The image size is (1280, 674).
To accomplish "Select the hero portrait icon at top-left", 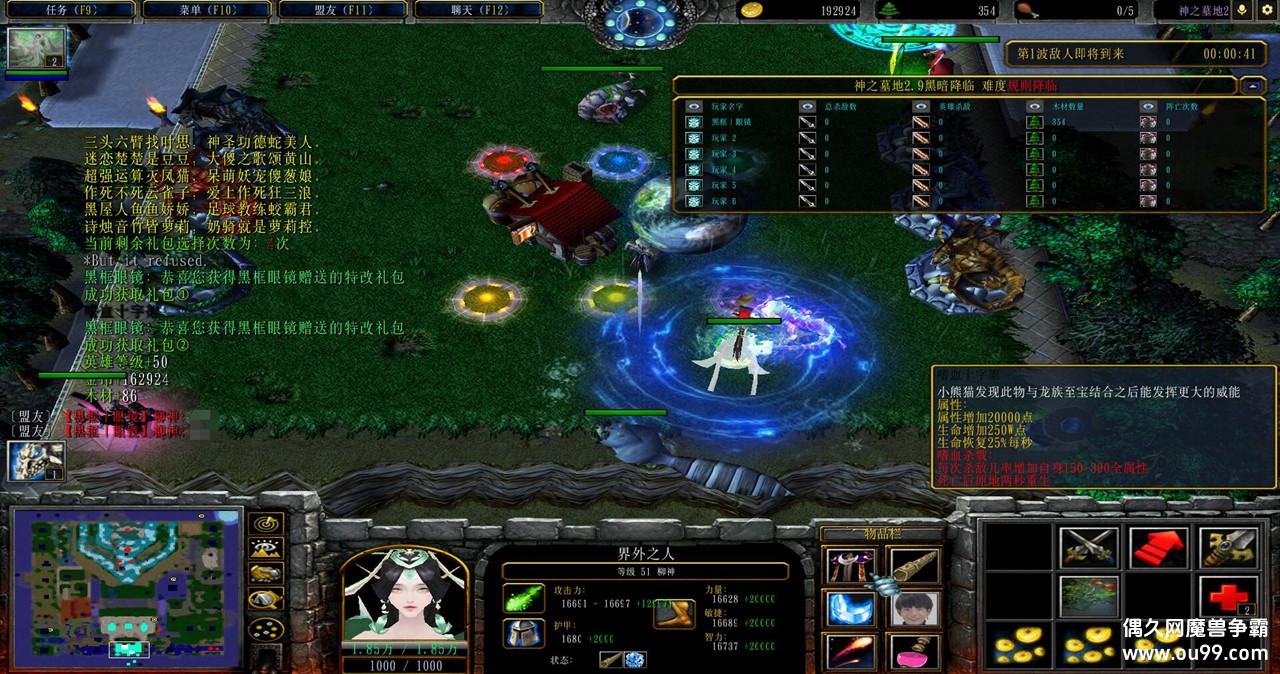I will click(x=37, y=48).
